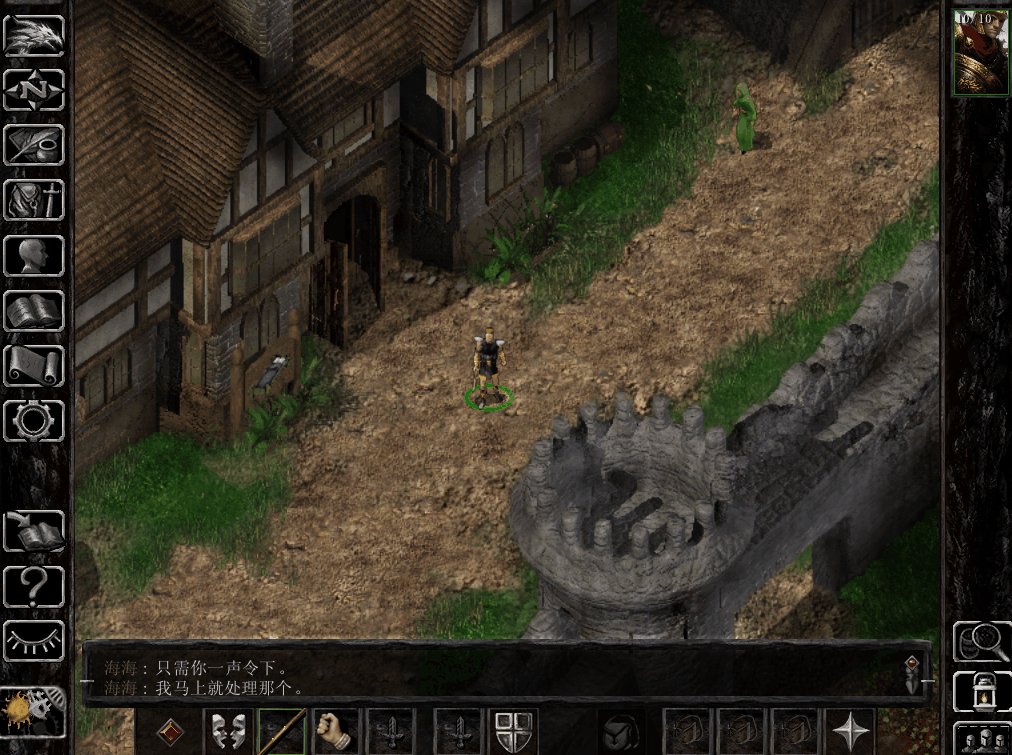Open the journal with the quill icon
This screenshot has height=755, width=1012.
click(34, 146)
